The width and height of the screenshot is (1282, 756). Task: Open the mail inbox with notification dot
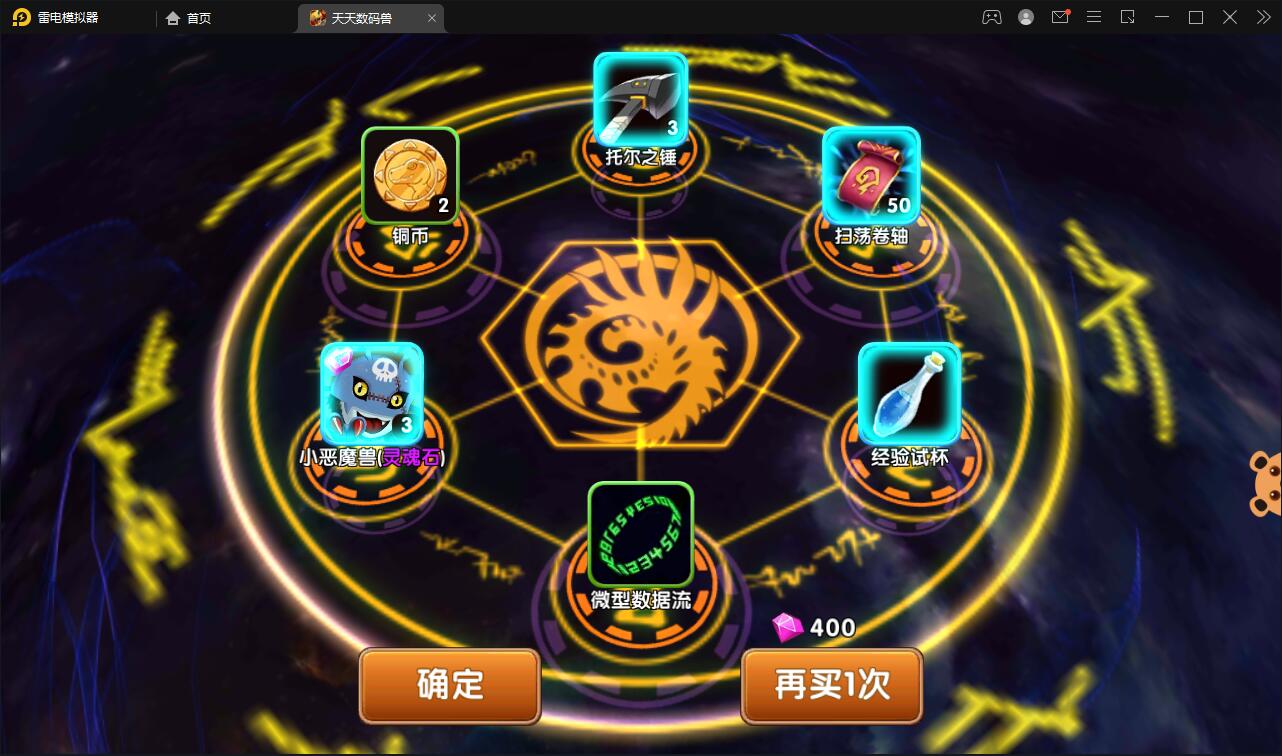pyautogui.click(x=1060, y=17)
